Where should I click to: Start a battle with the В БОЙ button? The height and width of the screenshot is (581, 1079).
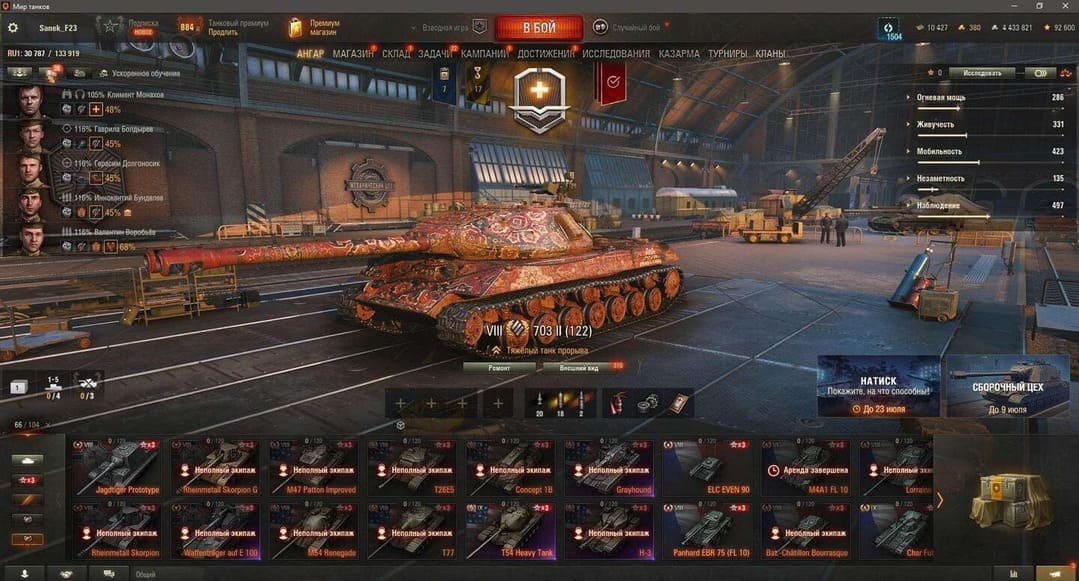[538, 28]
